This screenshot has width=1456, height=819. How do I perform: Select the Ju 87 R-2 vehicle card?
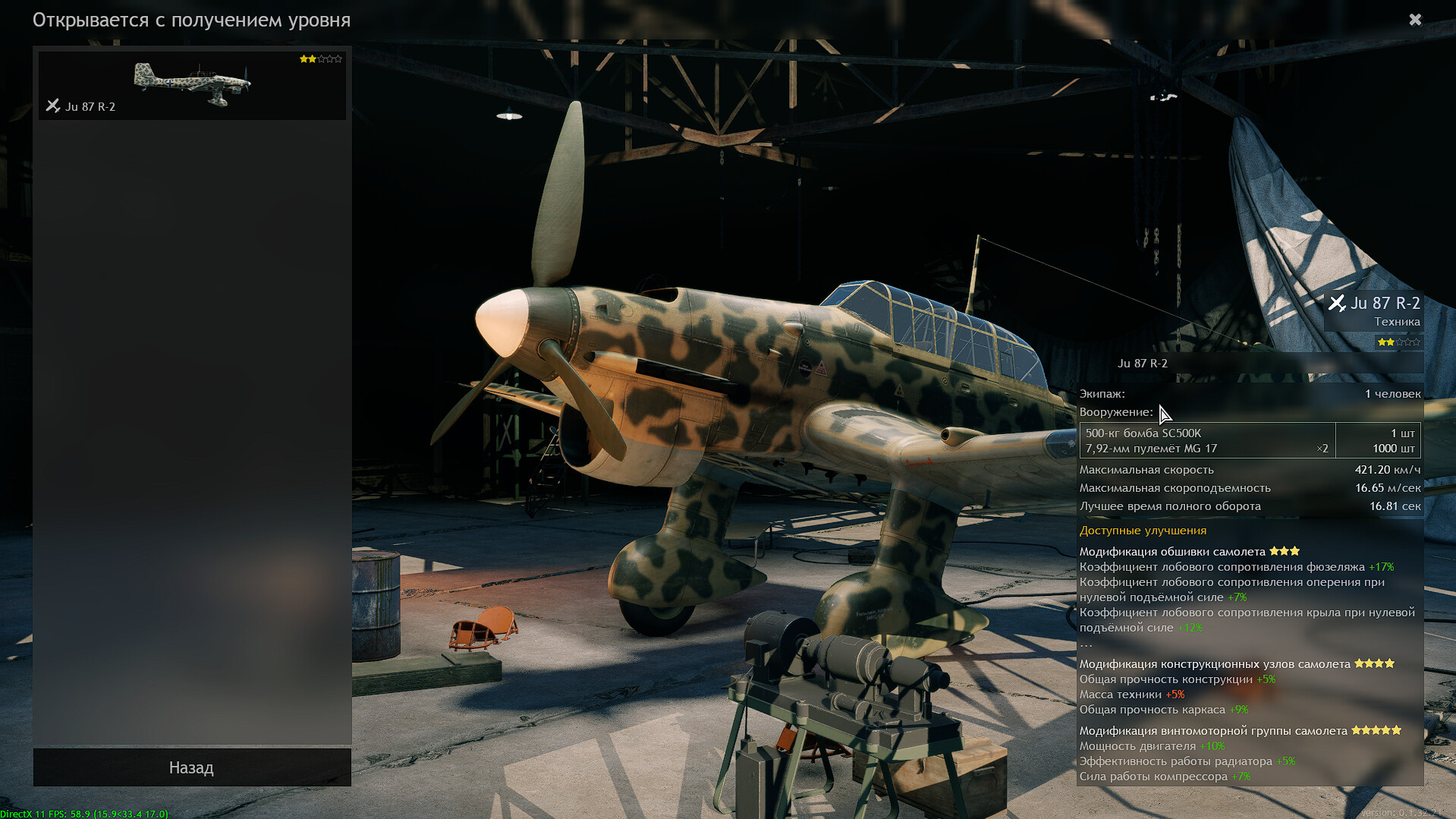[192, 85]
